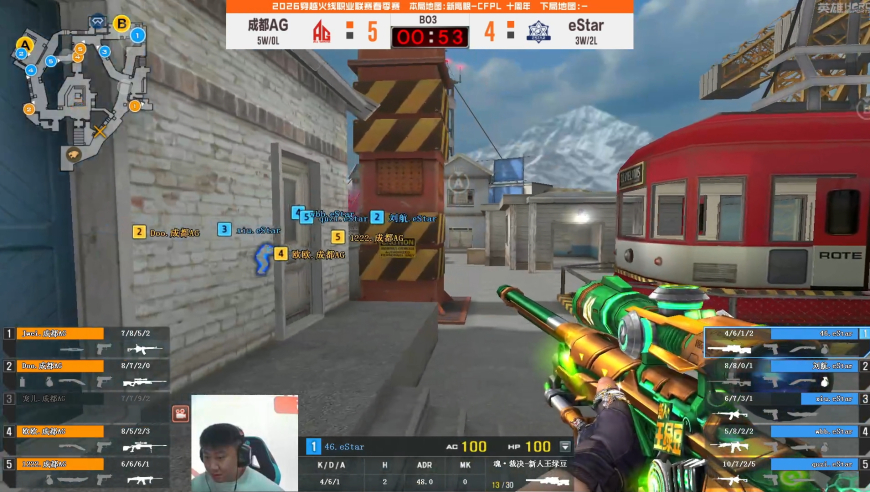Click the eStar team logo on scoreboard
Image resolution: width=870 pixels, height=492 pixels.
coord(539,31)
